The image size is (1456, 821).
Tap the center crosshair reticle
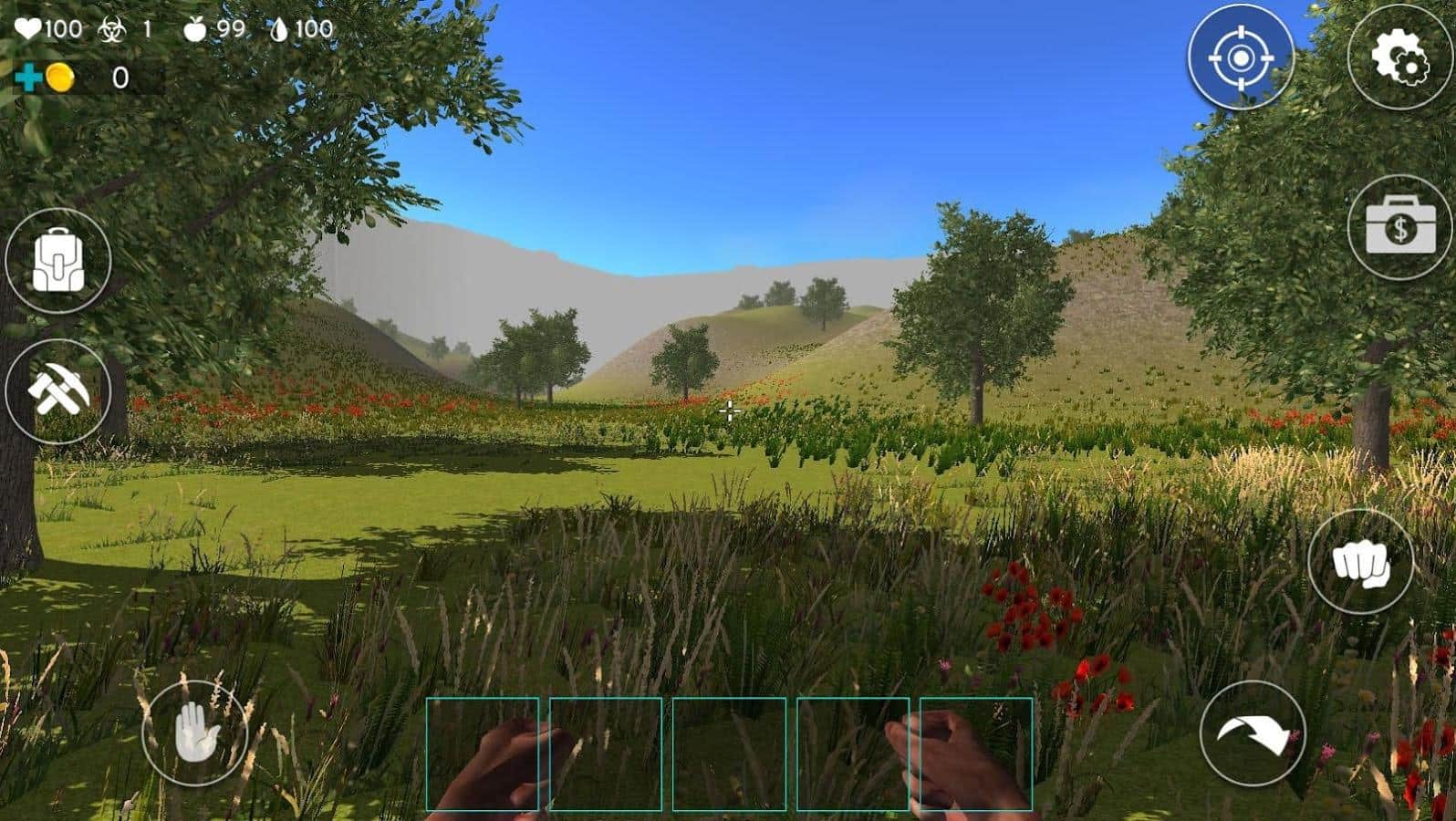pyautogui.click(x=729, y=412)
